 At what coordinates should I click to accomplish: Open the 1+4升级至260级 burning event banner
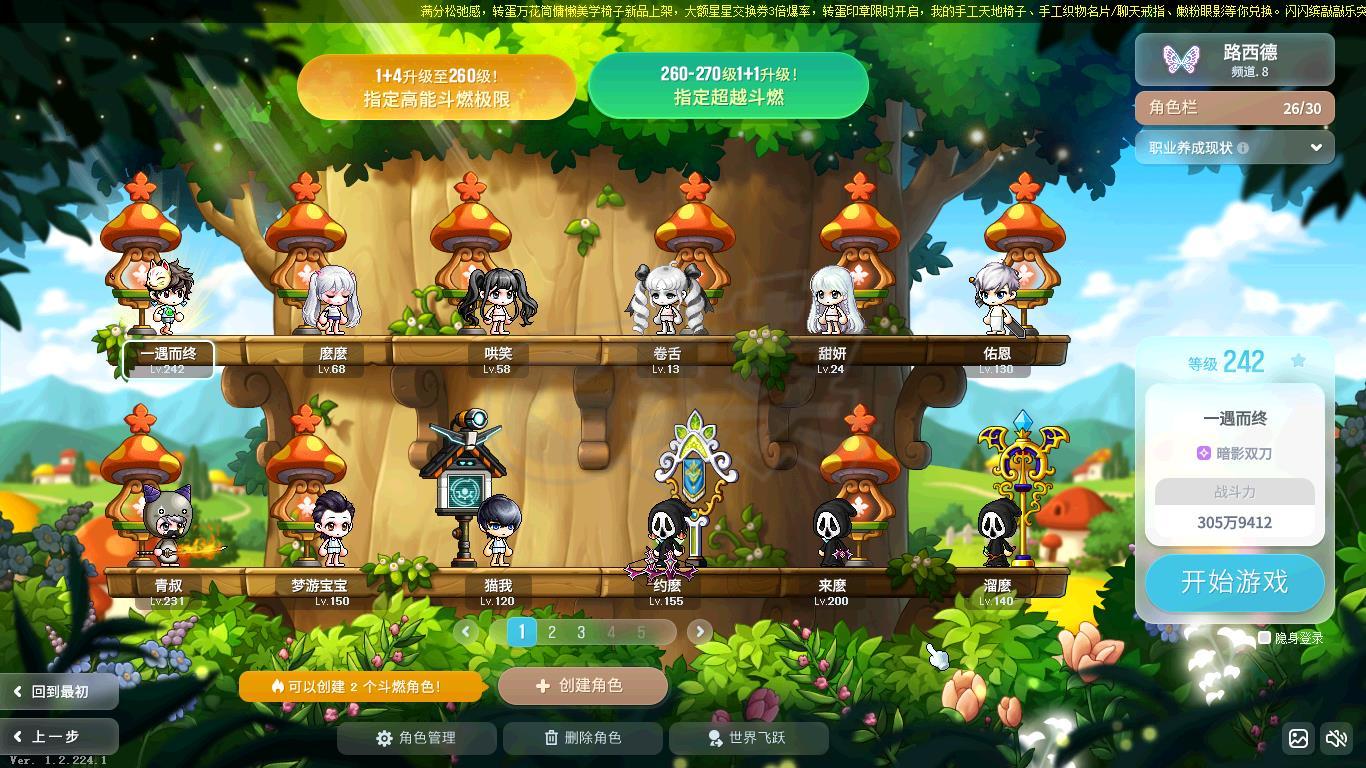coord(436,87)
